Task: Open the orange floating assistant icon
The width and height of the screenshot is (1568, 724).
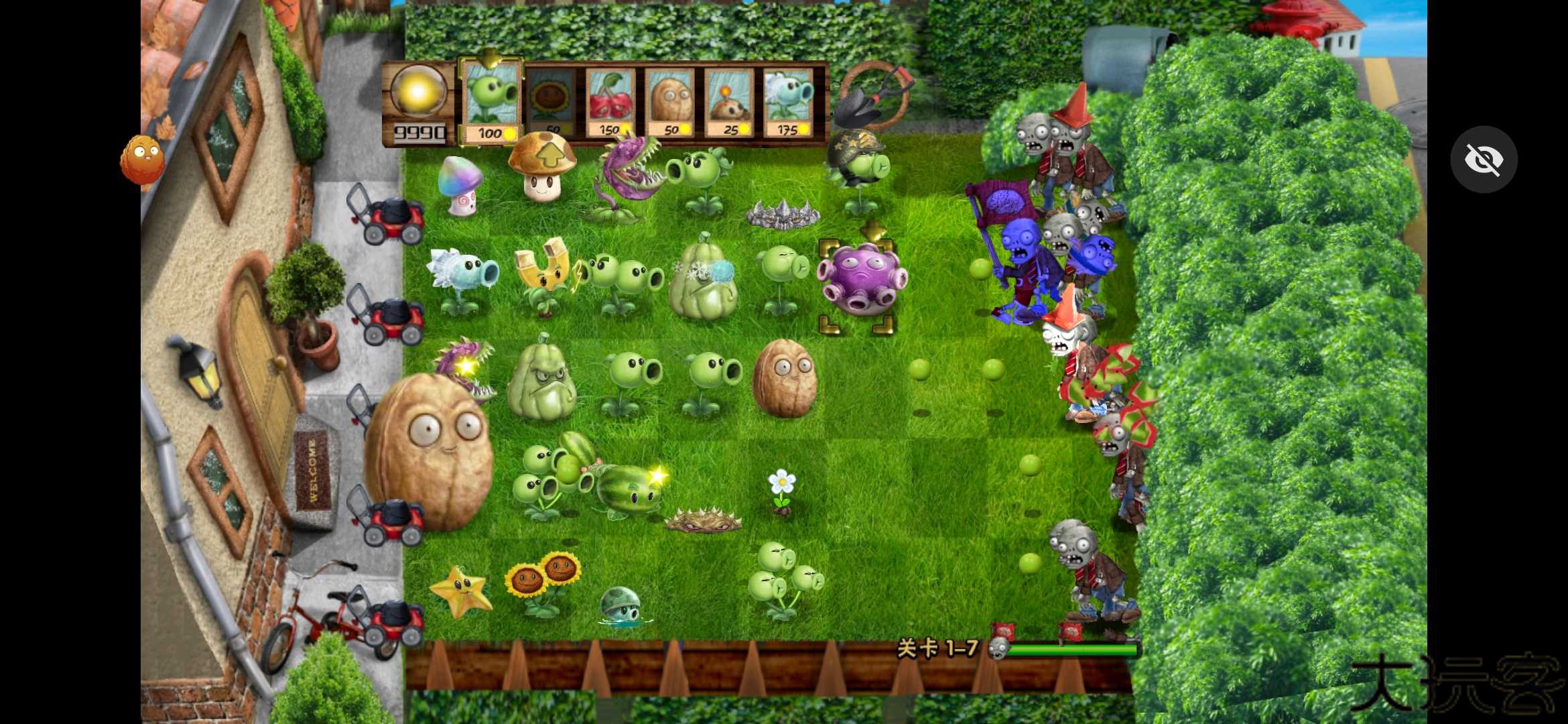Action: pos(141,160)
